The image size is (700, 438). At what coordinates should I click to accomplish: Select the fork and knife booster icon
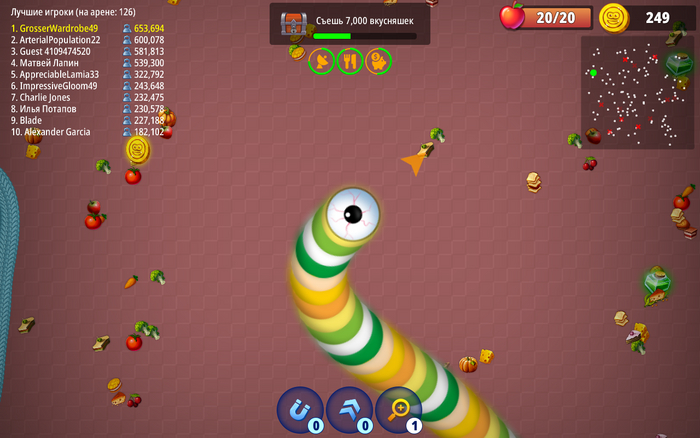[x=350, y=61]
